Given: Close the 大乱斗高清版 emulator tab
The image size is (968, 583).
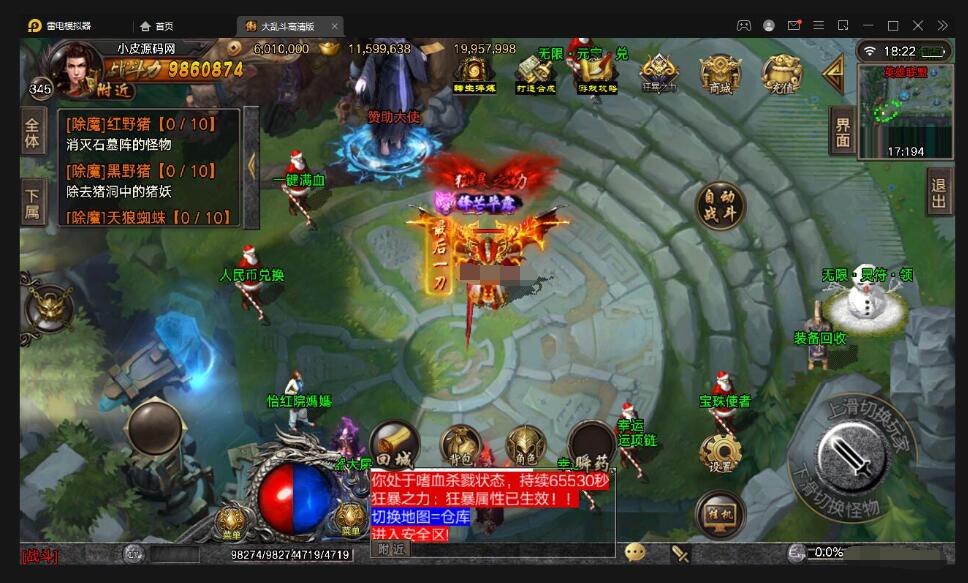Looking at the screenshot, I should click(334, 26).
